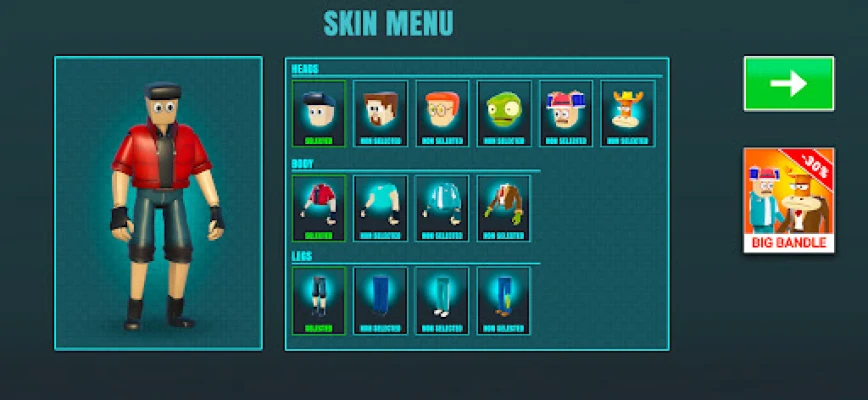This screenshot has width=868, height=400.
Task: Choose the head with red and blue hat
Action: coord(566,113)
